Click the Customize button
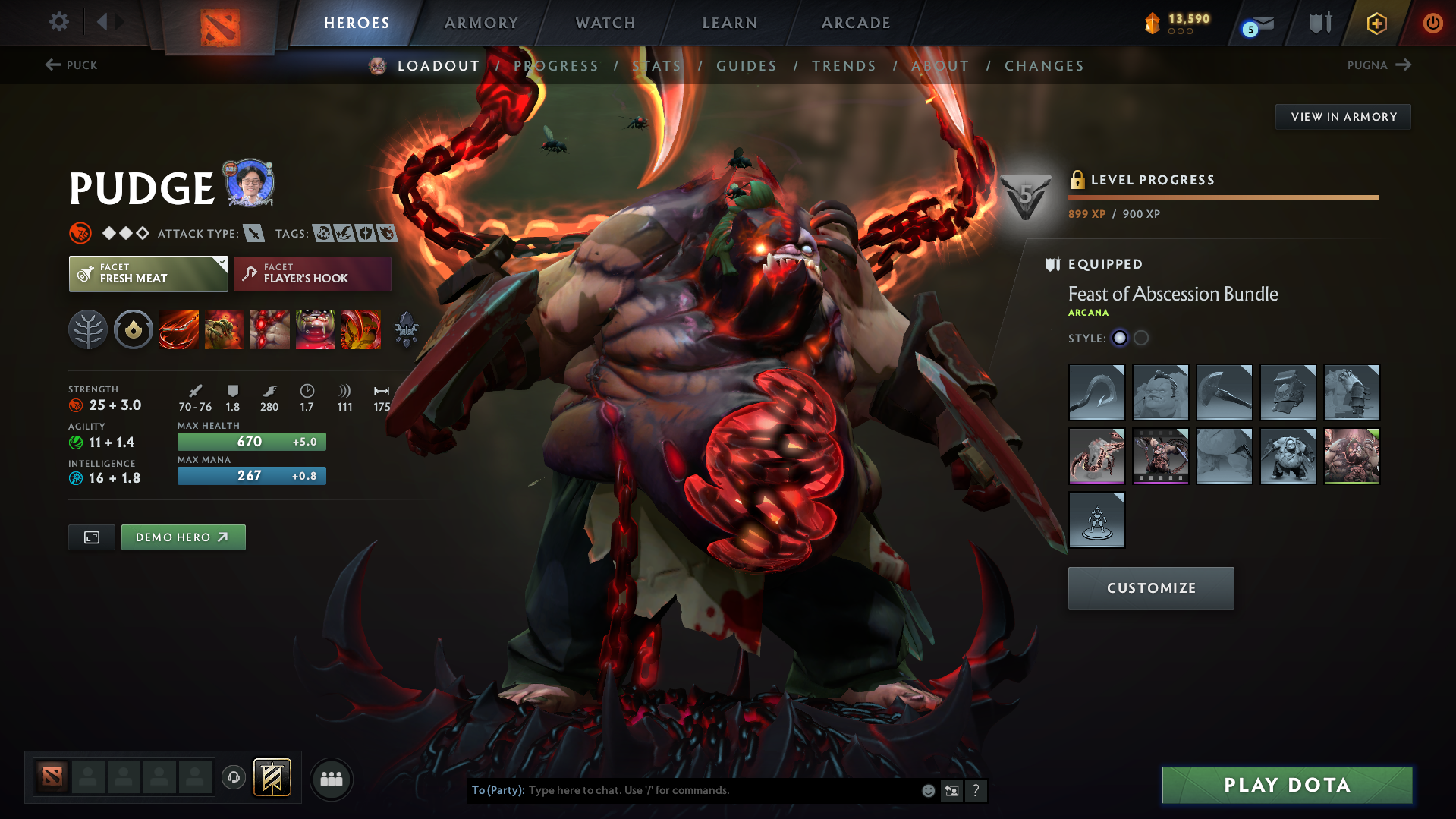1456x819 pixels. [1150, 587]
